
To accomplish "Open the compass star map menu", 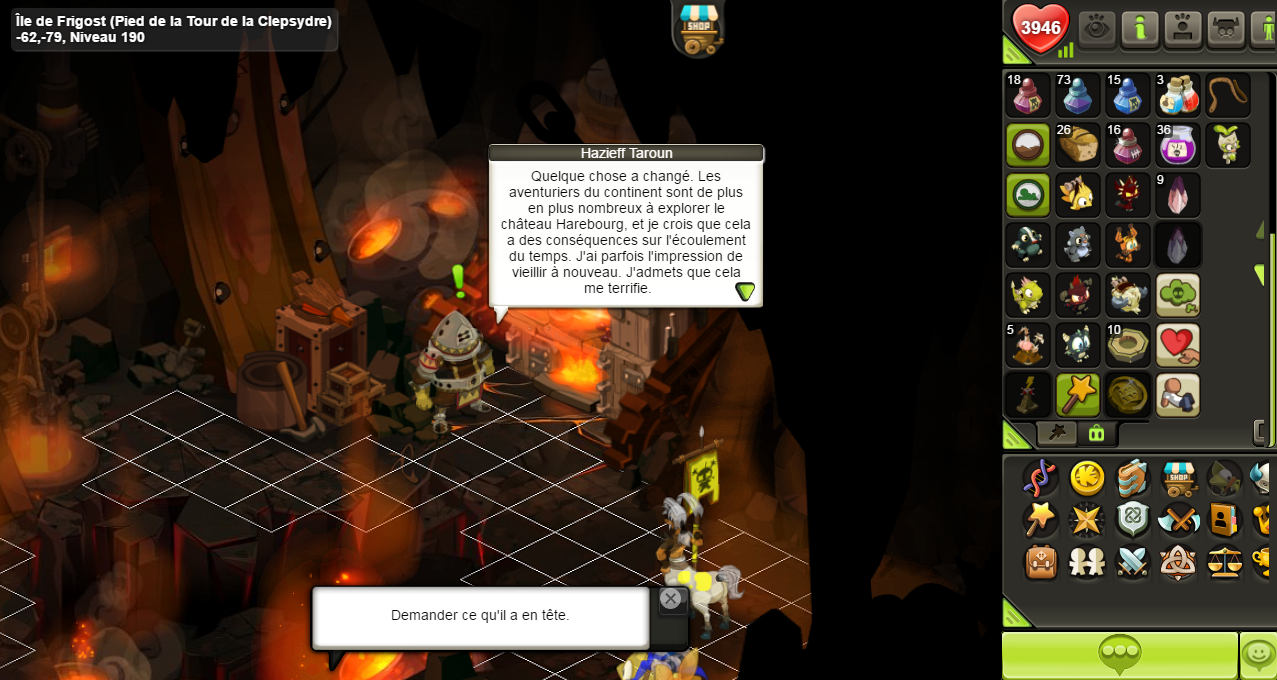I will [x=1087, y=520].
